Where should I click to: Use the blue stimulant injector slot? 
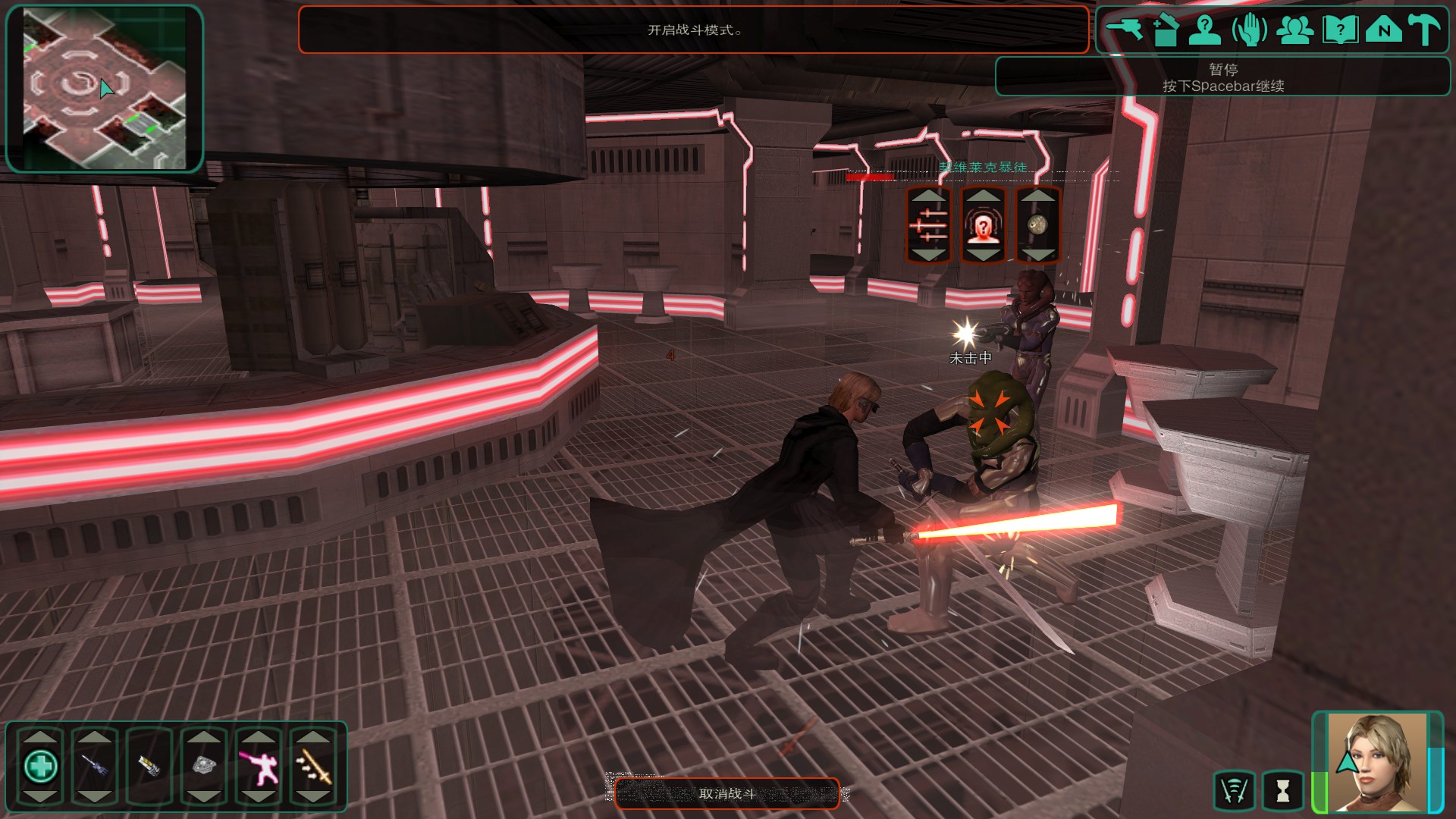pyautogui.click(x=95, y=766)
